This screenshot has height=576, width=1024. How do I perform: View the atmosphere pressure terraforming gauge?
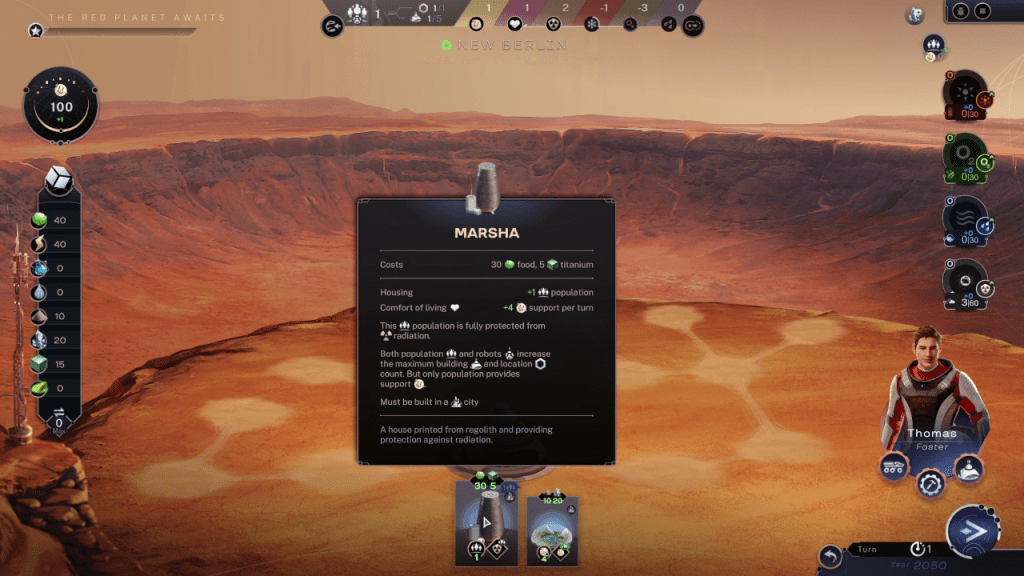click(x=965, y=284)
